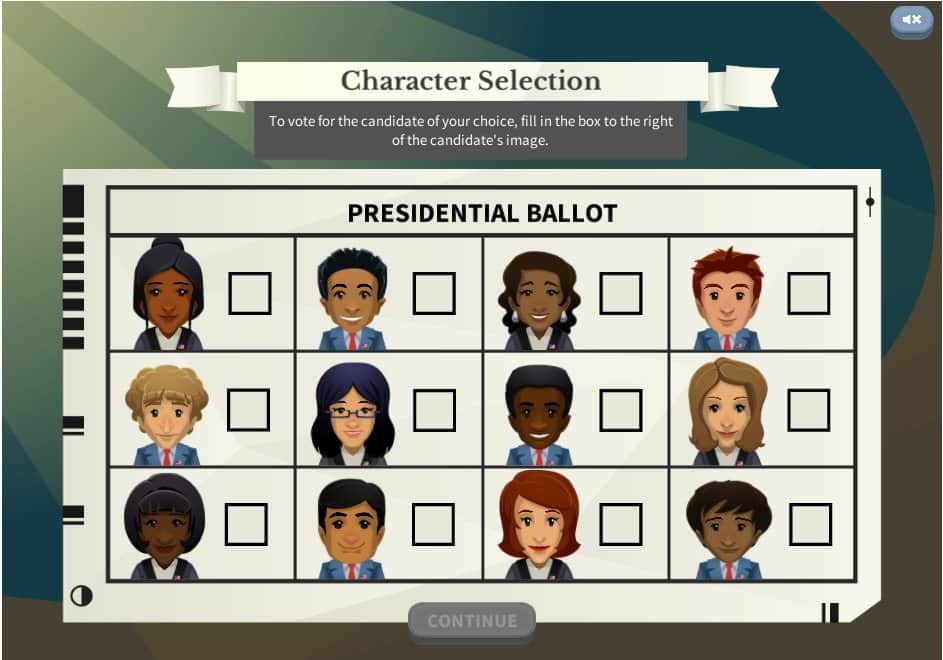The height and width of the screenshot is (660, 943).
Task: Vote for the man with spiky black hair
Action: click(x=434, y=293)
